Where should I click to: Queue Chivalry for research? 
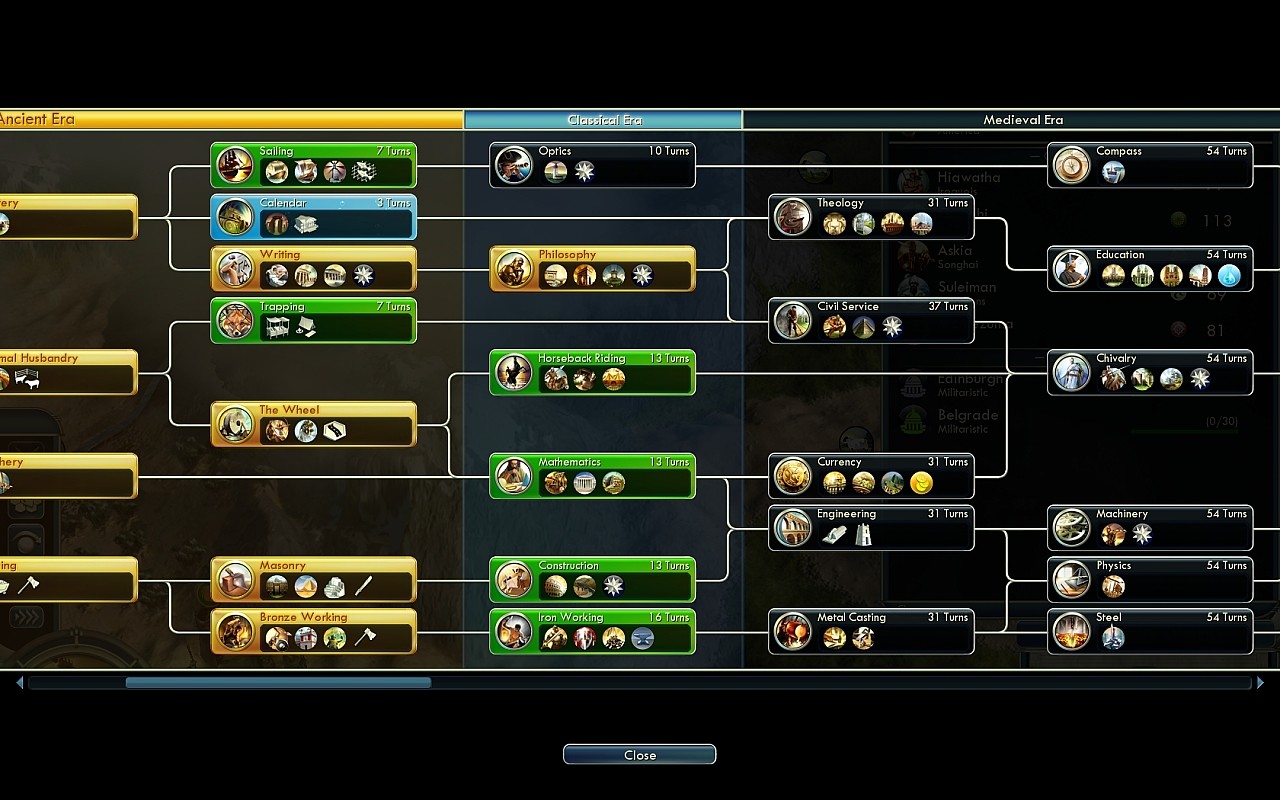pos(1150,373)
